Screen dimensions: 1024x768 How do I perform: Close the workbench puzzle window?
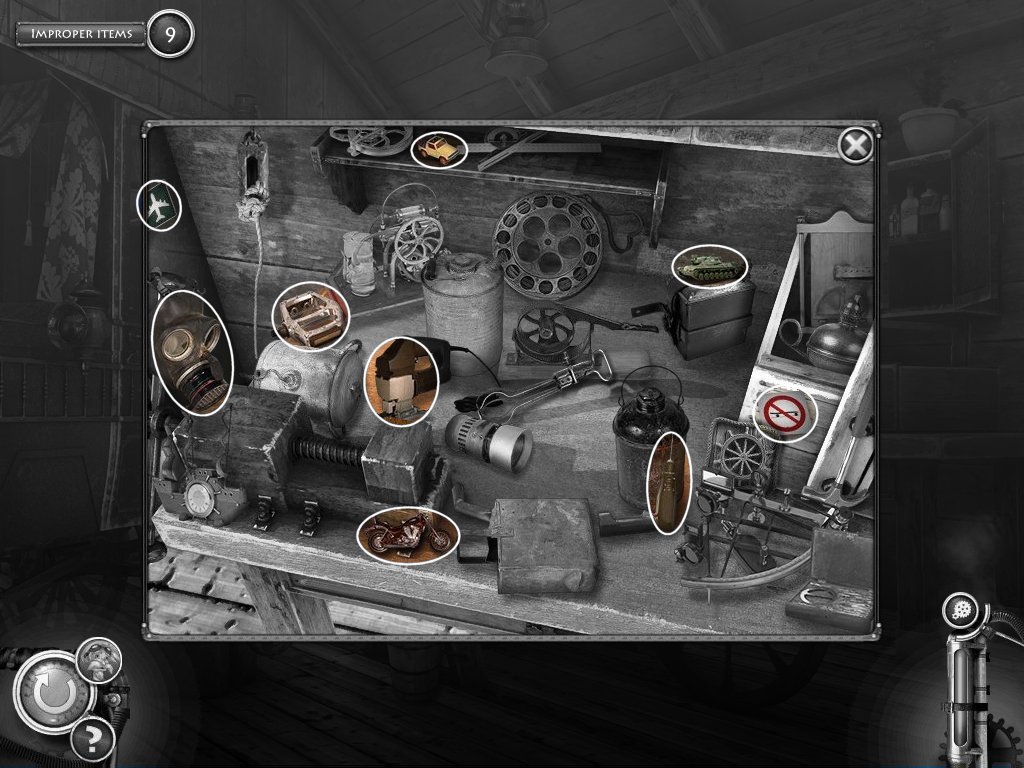click(855, 147)
